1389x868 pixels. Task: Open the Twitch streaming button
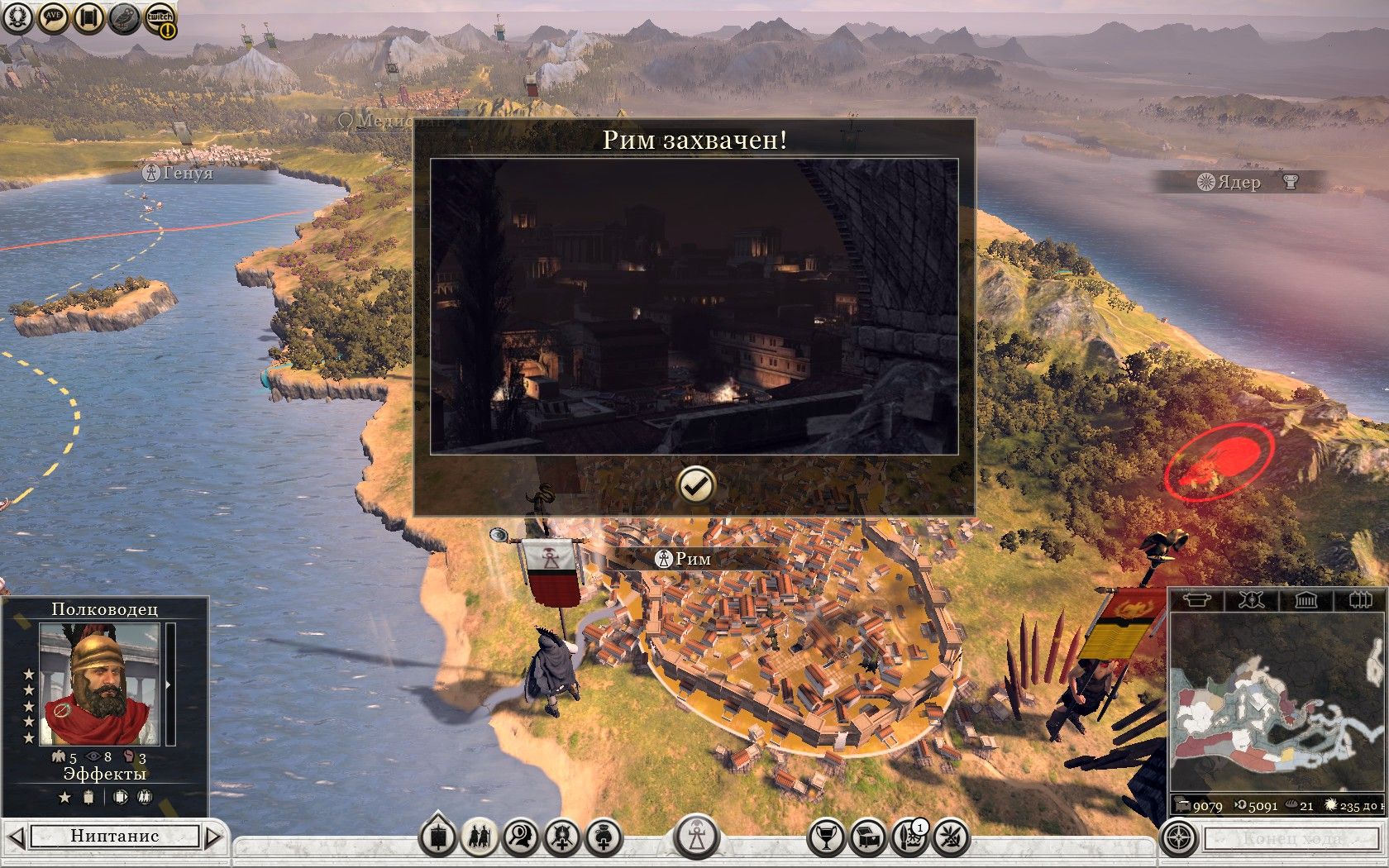(160, 19)
